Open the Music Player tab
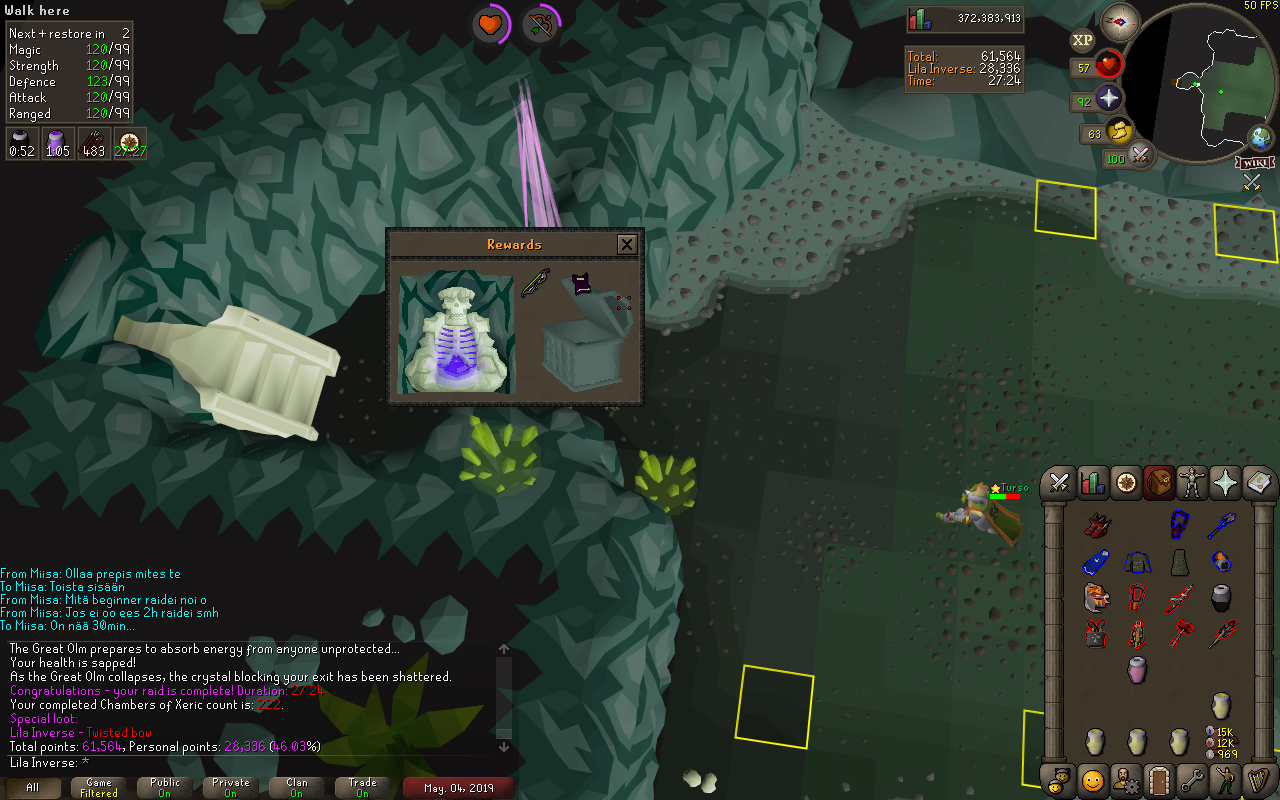1280x800 pixels. (x=1258, y=779)
